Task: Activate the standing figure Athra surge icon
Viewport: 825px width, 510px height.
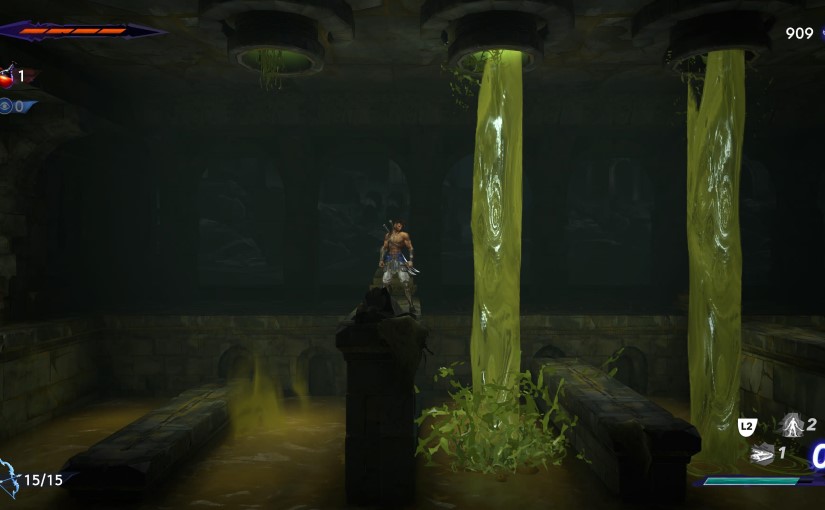Action: point(791,425)
